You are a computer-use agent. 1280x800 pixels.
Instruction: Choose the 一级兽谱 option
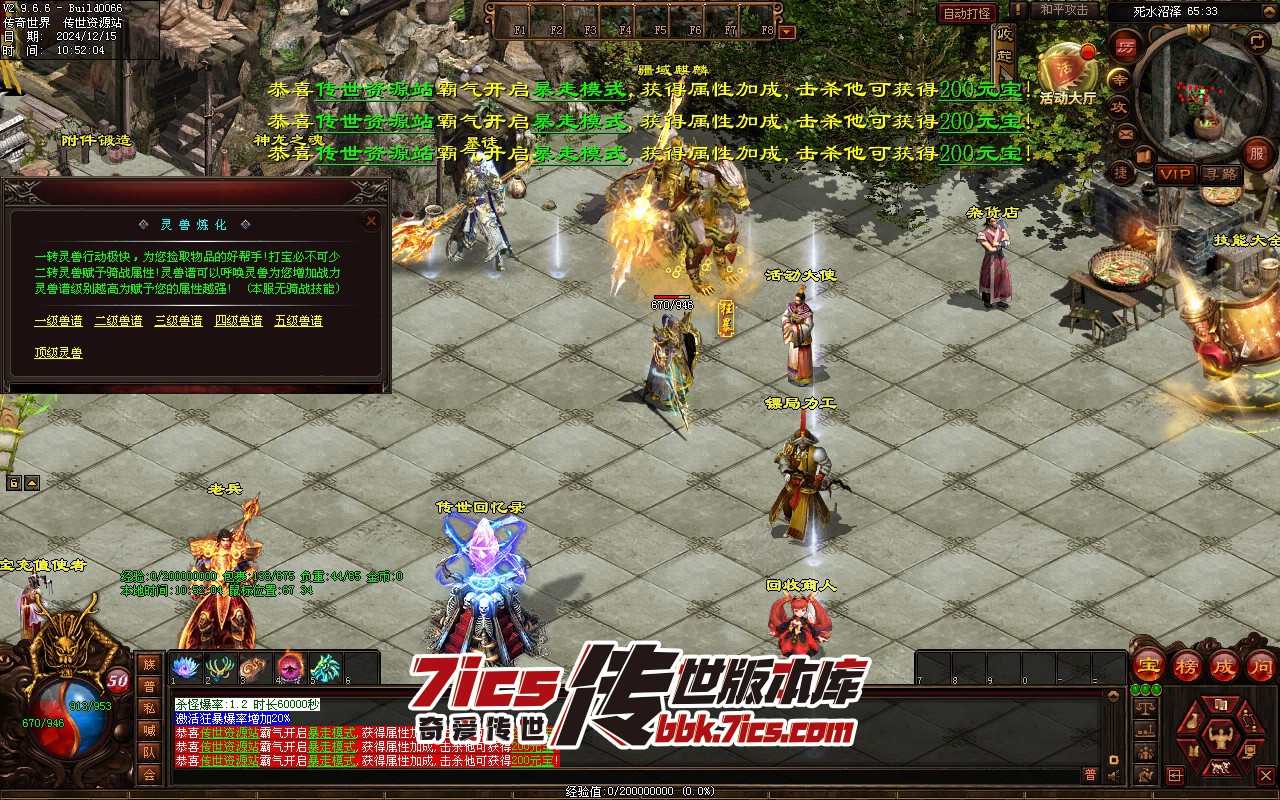[x=59, y=321]
